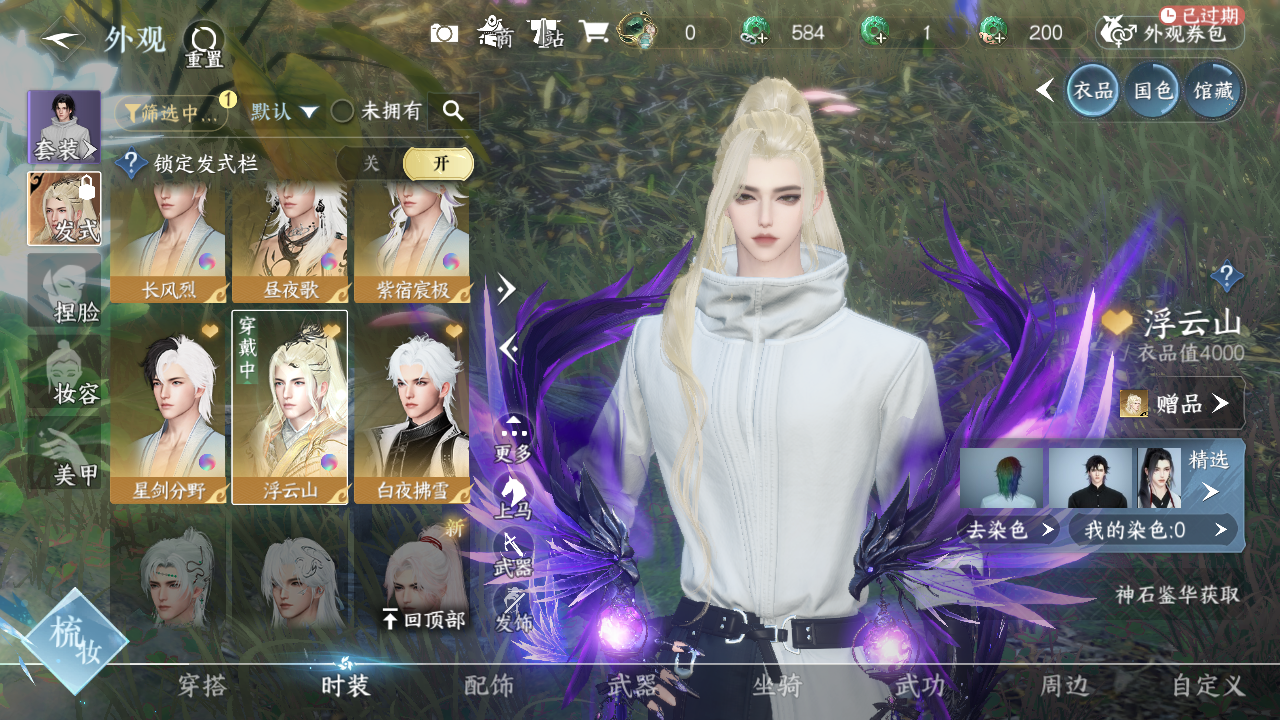The width and height of the screenshot is (1280, 720).
Task: Open the shopping cart
Action: pyautogui.click(x=593, y=33)
